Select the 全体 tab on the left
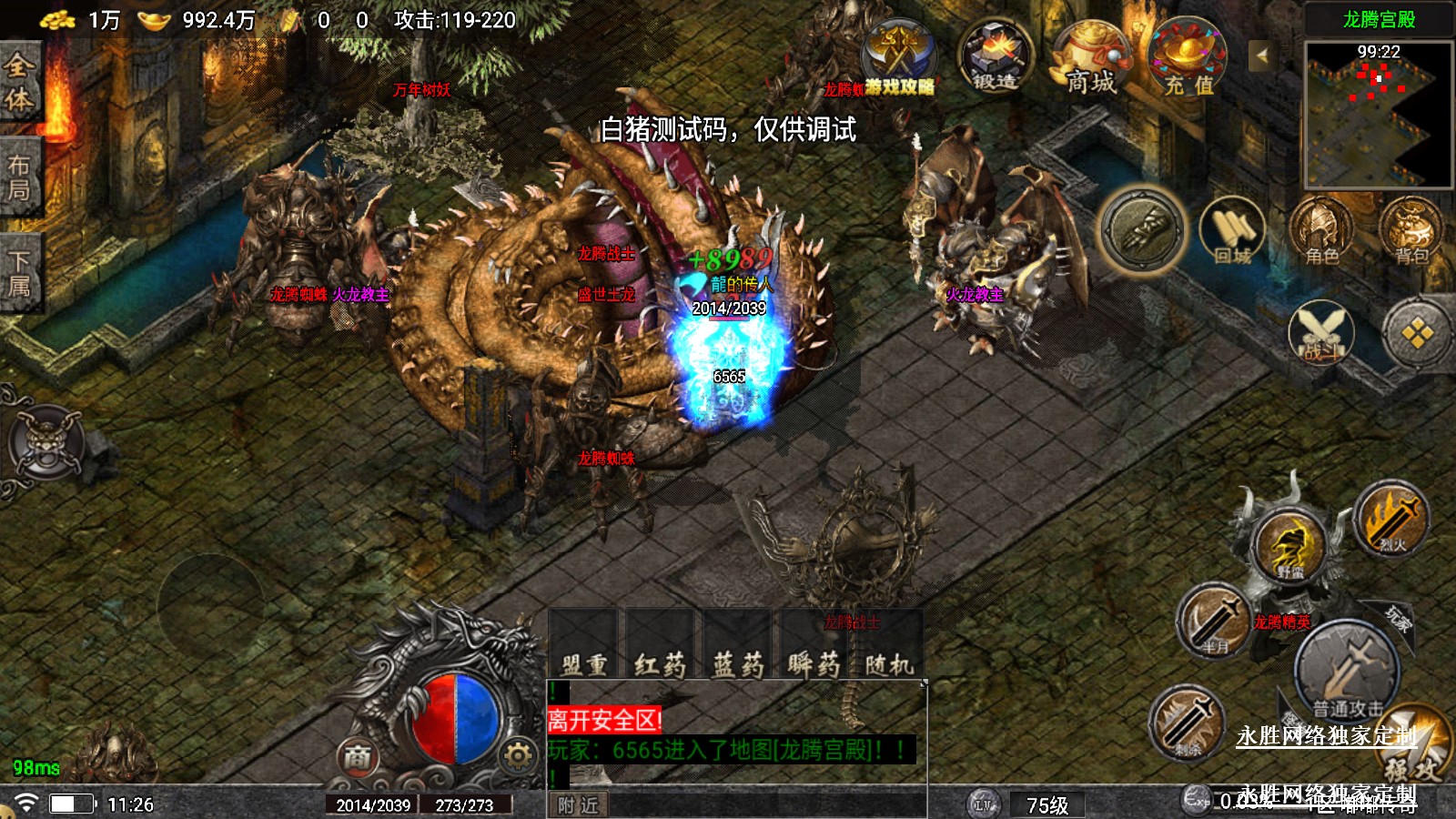1456x819 pixels. [x=19, y=82]
